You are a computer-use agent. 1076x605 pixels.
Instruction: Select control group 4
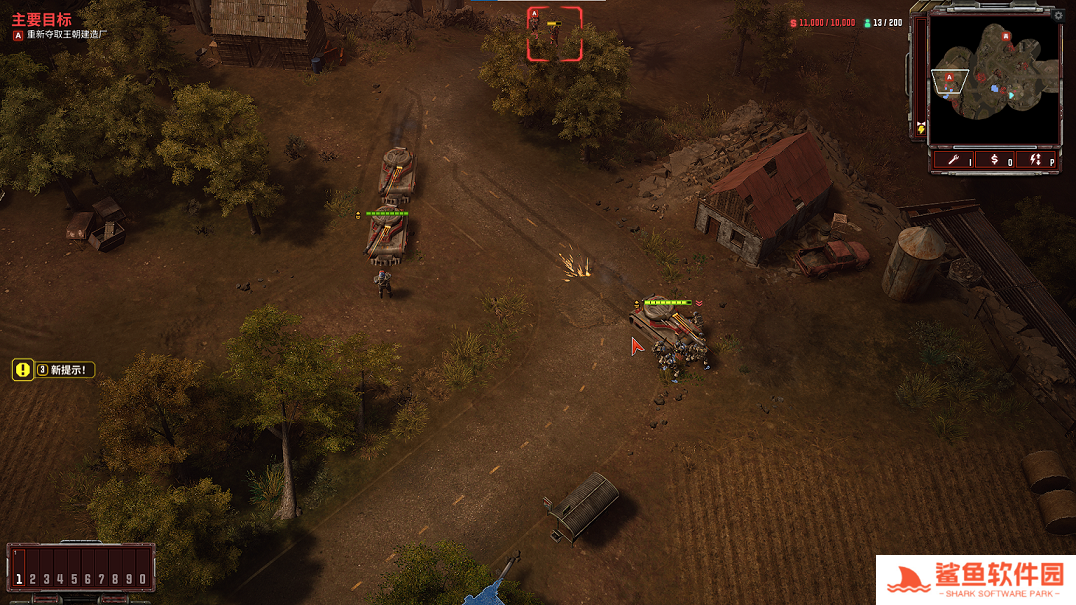tap(60, 578)
